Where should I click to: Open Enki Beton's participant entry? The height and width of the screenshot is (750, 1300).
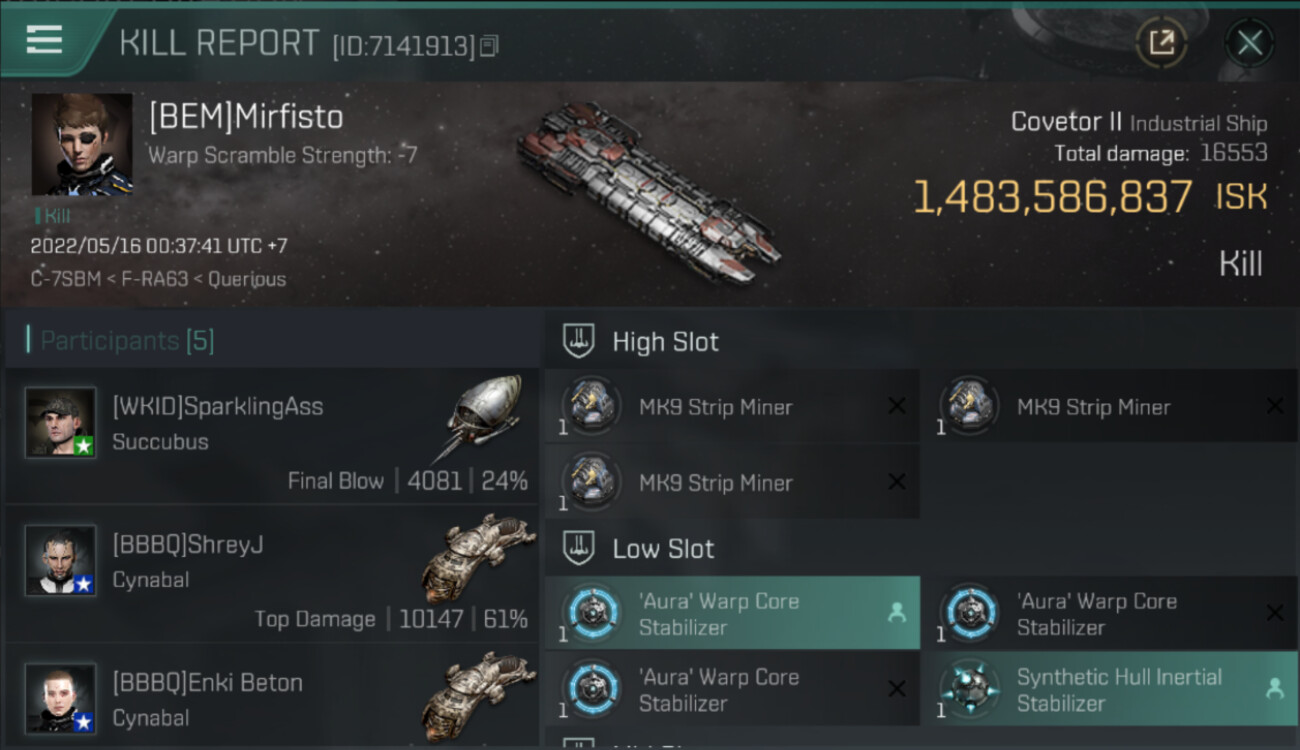[272, 700]
